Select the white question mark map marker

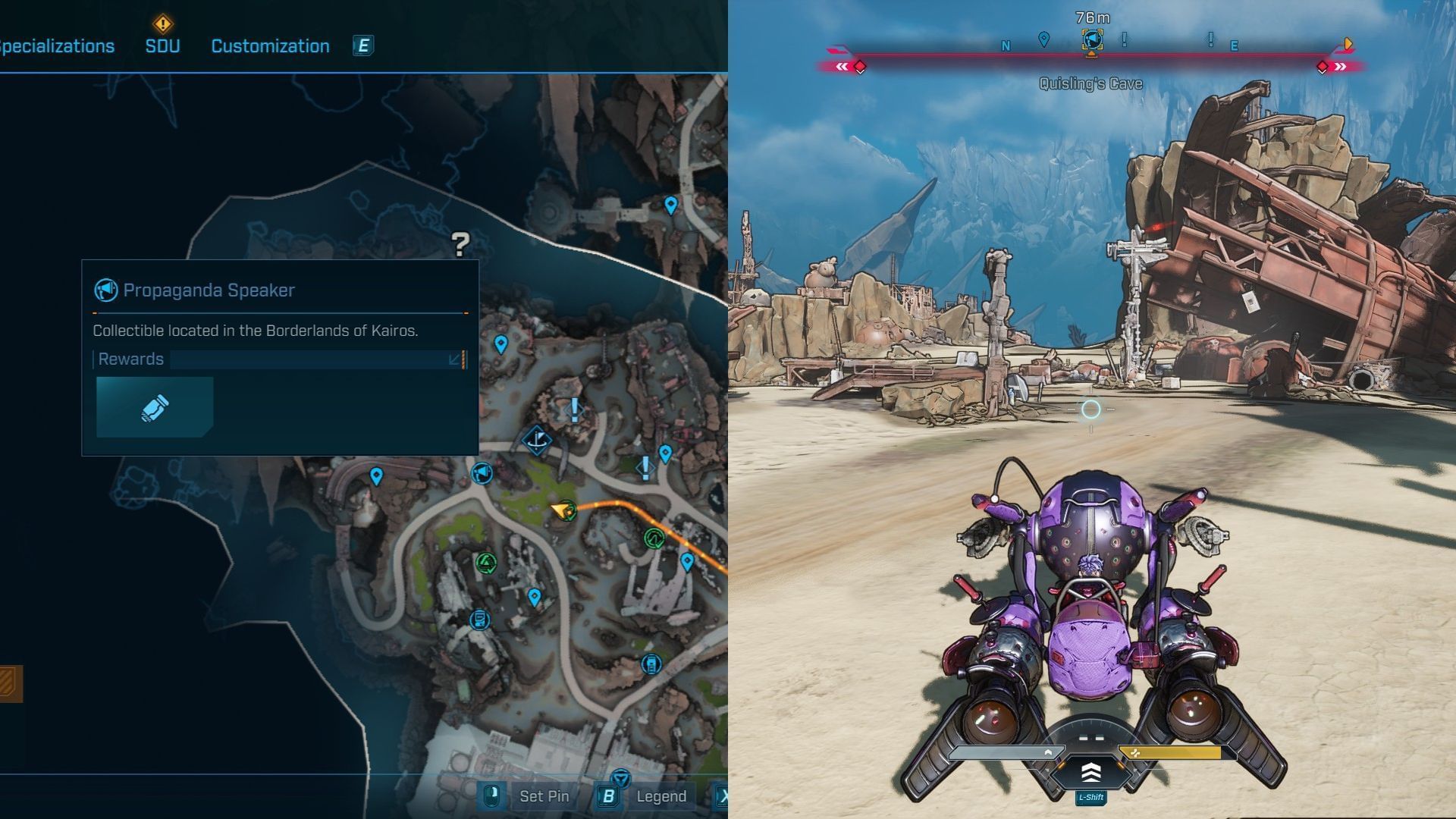460,243
